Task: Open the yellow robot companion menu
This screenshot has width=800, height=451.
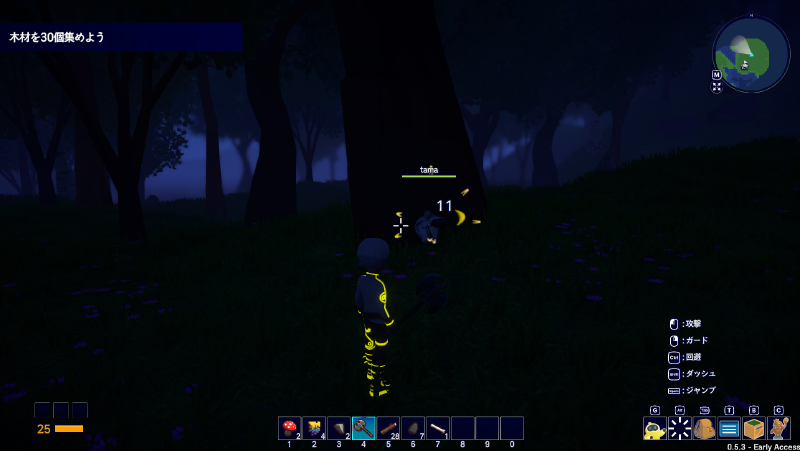Action: 655,429
